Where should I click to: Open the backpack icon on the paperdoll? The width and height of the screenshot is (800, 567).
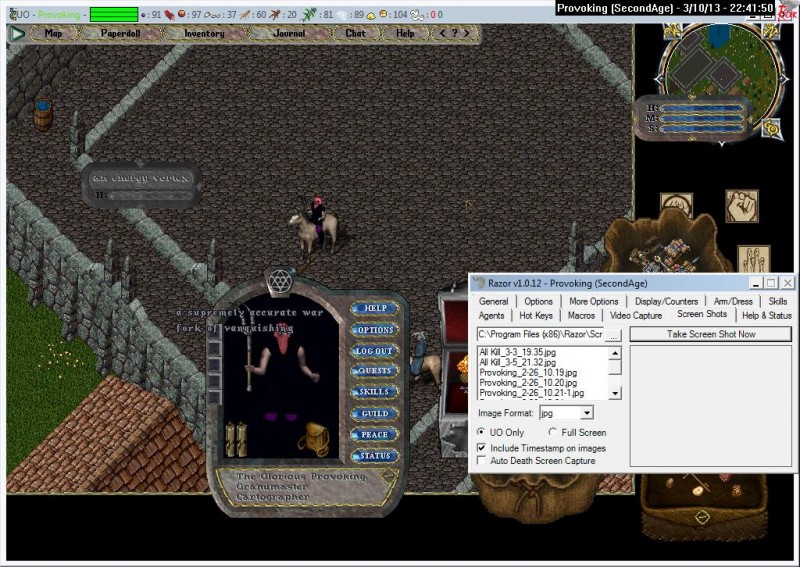(x=313, y=437)
